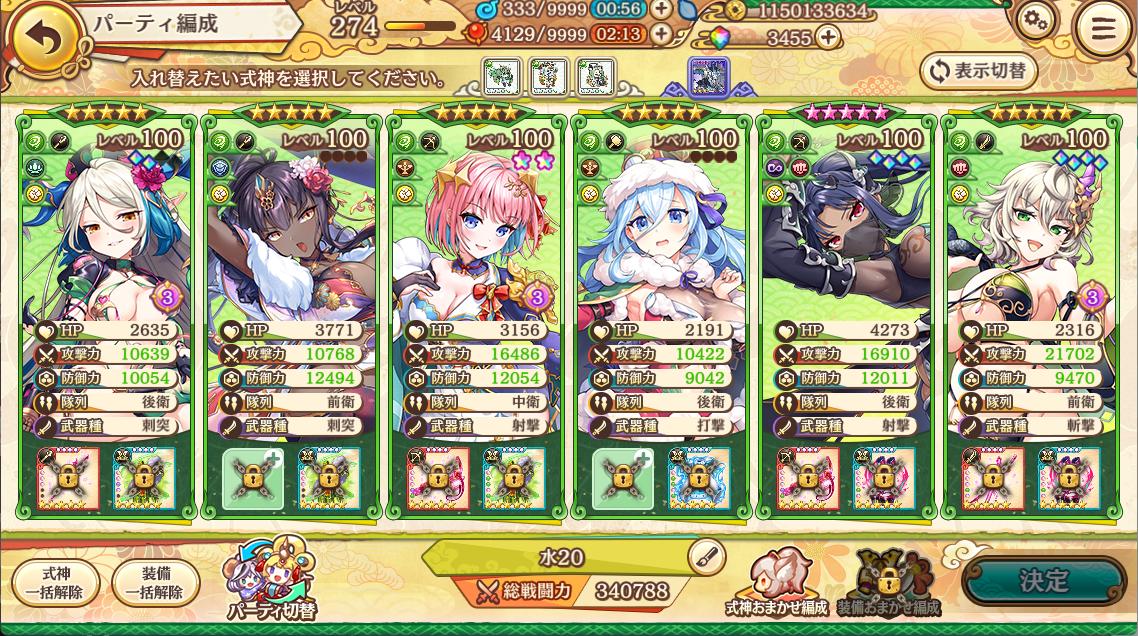The image size is (1138, 636).
Task: Click 式神一括解除 to remove all shikigami
Action: point(56,582)
